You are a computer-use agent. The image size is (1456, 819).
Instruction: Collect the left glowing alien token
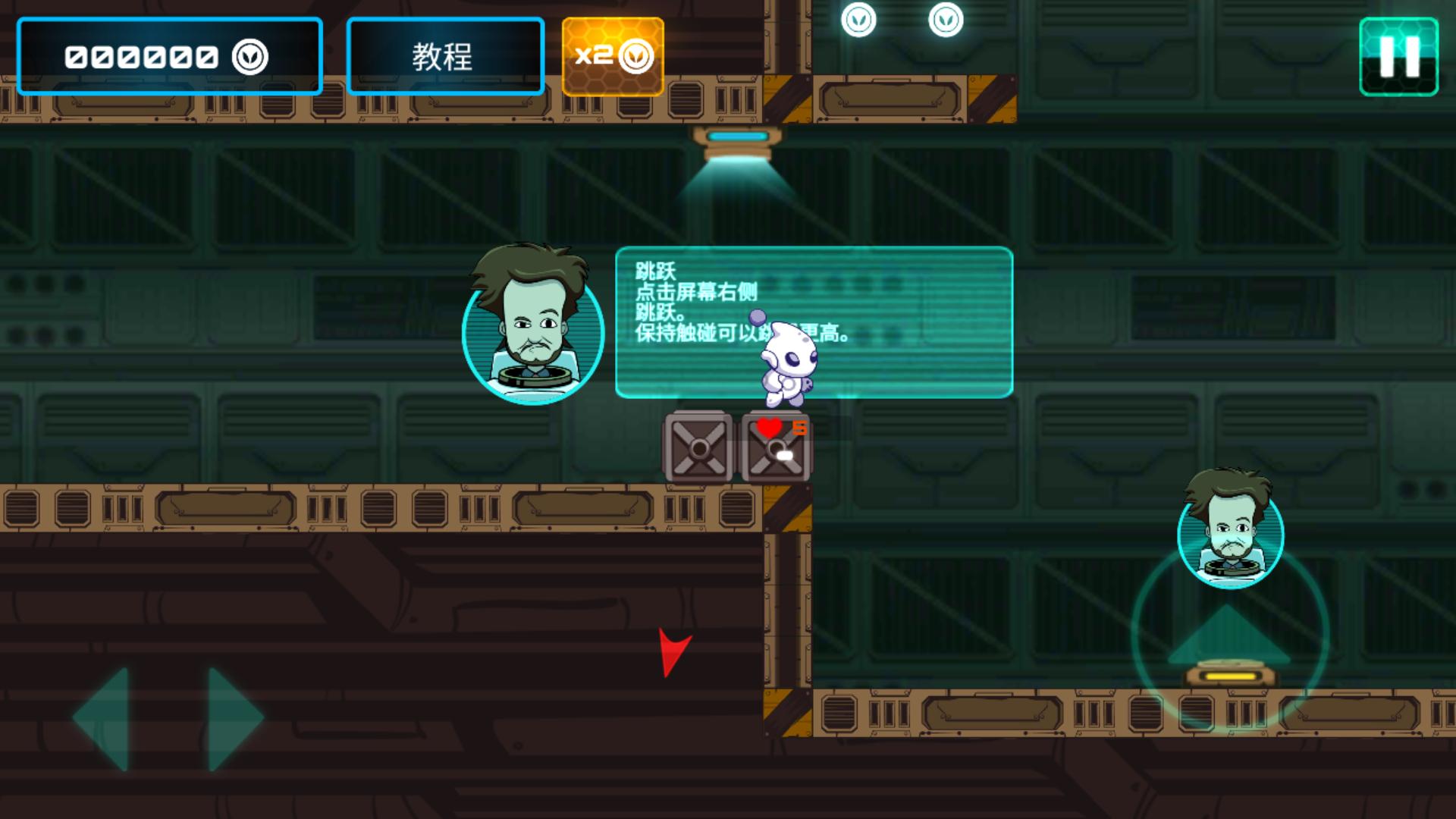[858, 20]
